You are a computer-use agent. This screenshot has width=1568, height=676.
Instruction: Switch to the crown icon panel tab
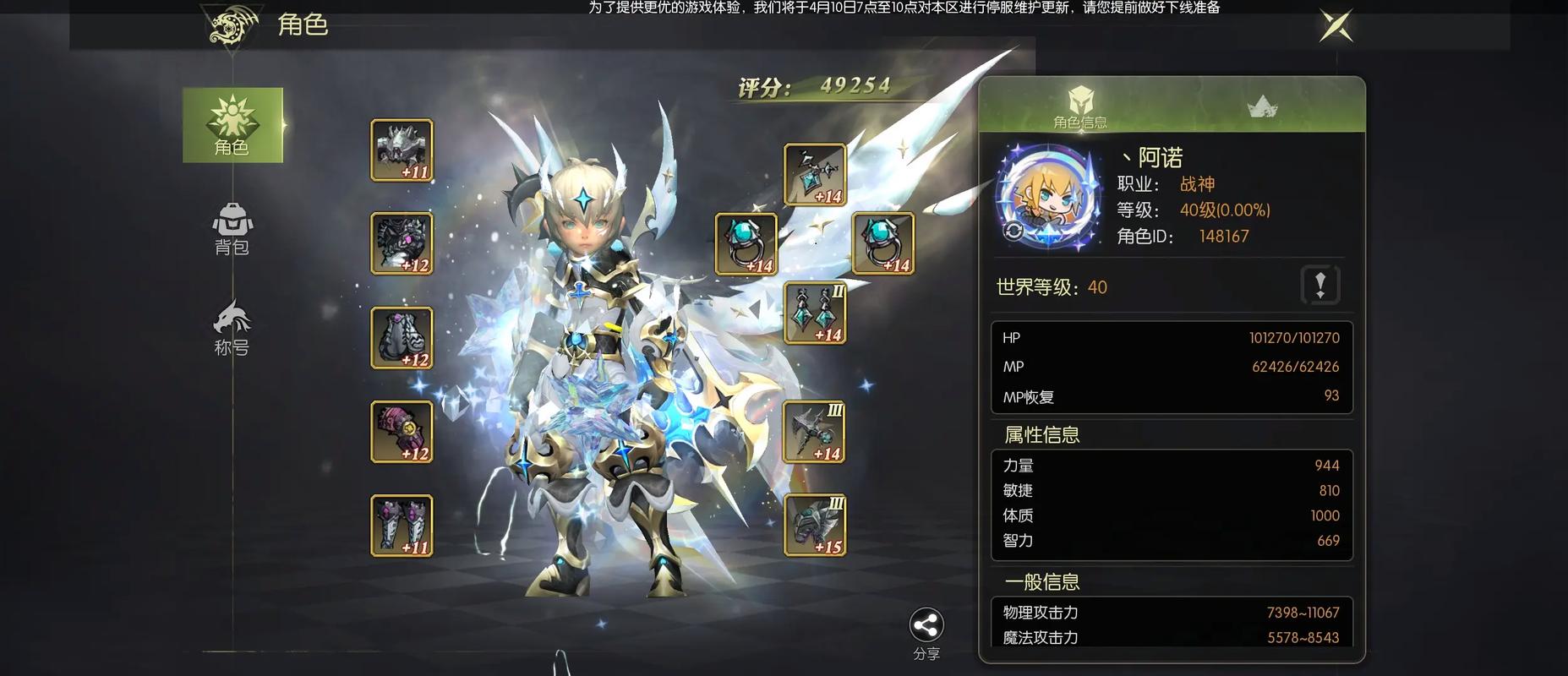(1262, 106)
